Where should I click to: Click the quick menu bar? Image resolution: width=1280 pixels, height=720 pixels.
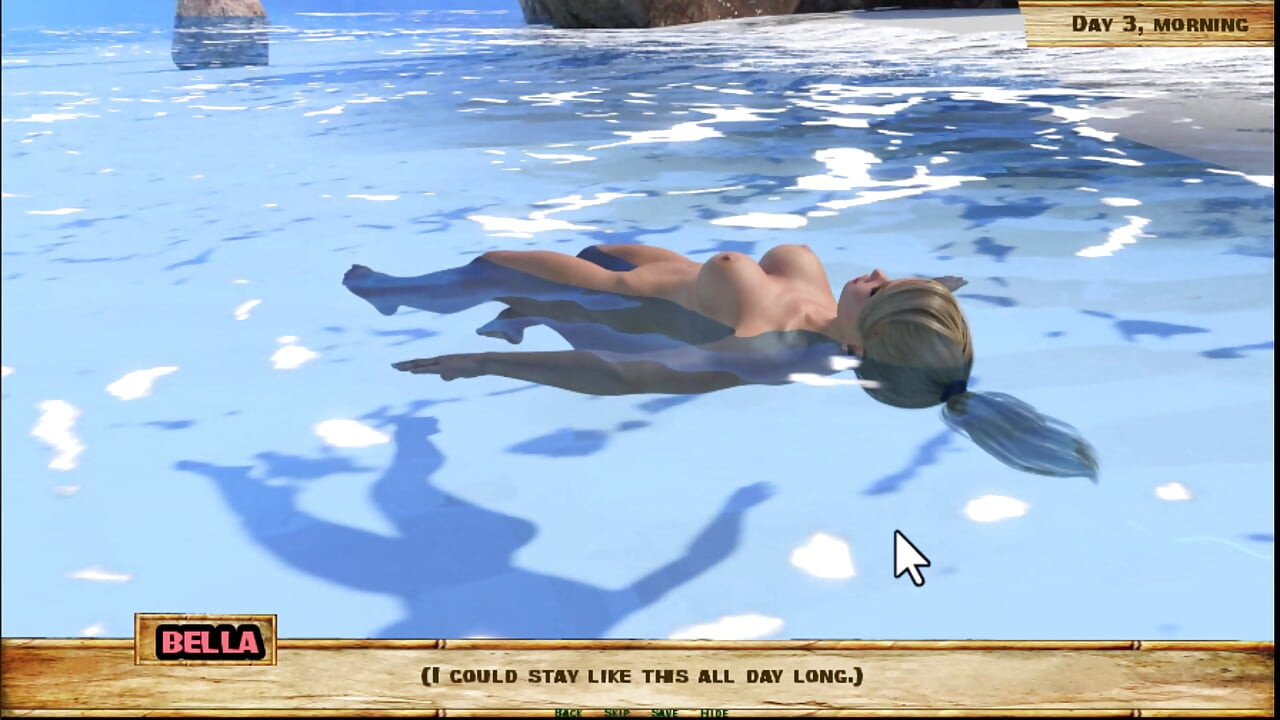coord(640,713)
